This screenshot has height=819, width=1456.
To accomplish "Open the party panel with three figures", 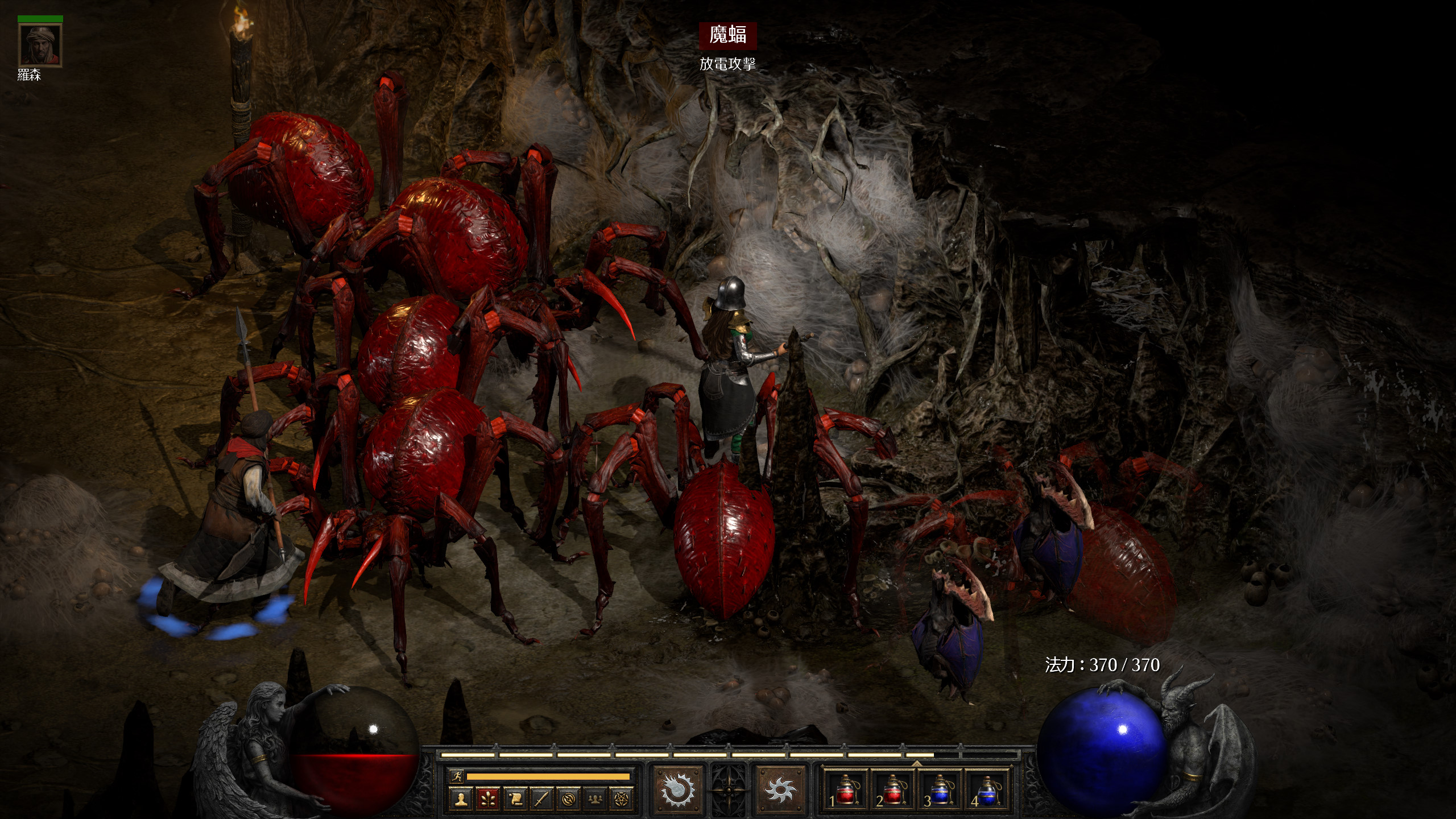I will point(595,799).
